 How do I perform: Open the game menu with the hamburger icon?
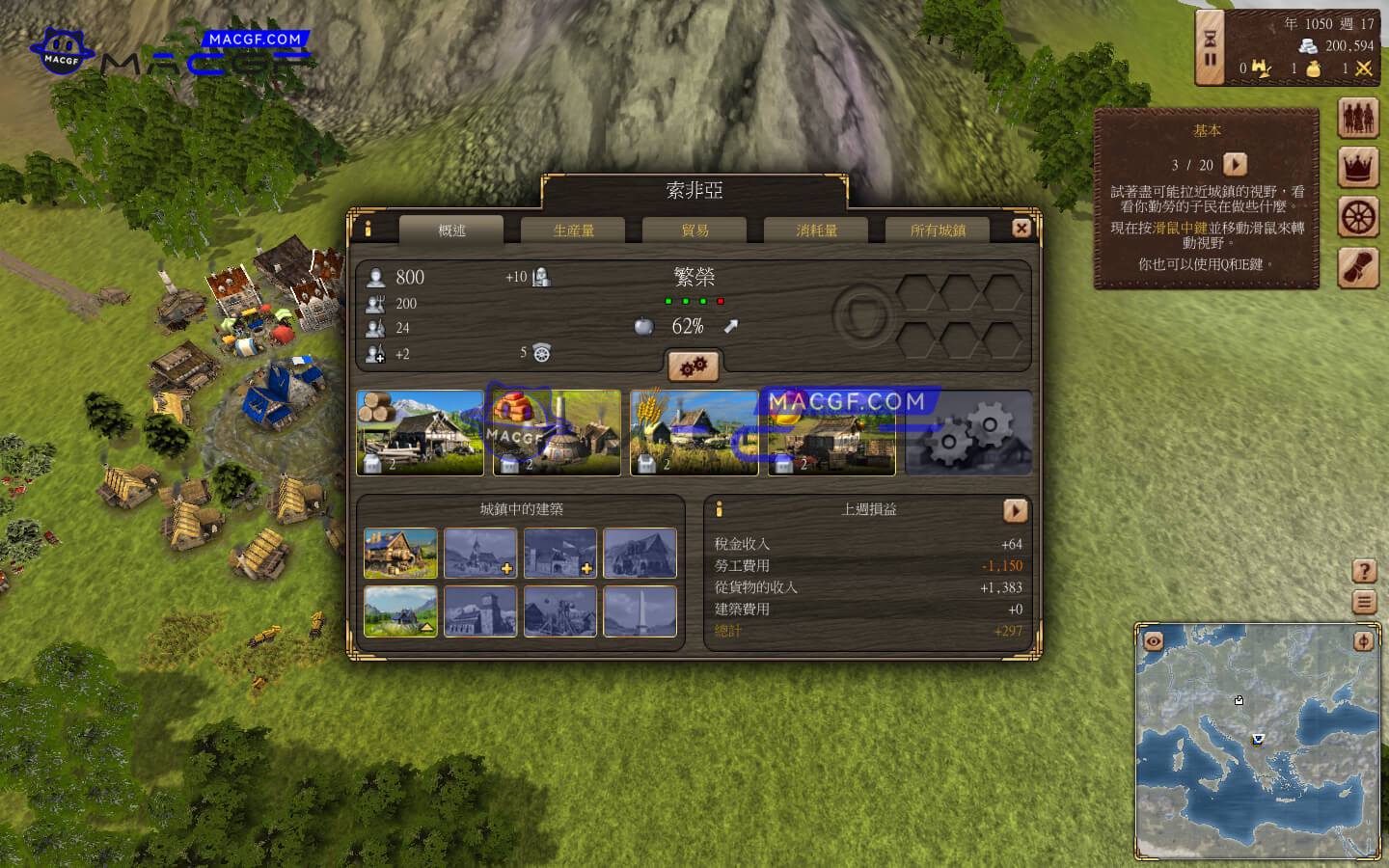pos(1366,601)
